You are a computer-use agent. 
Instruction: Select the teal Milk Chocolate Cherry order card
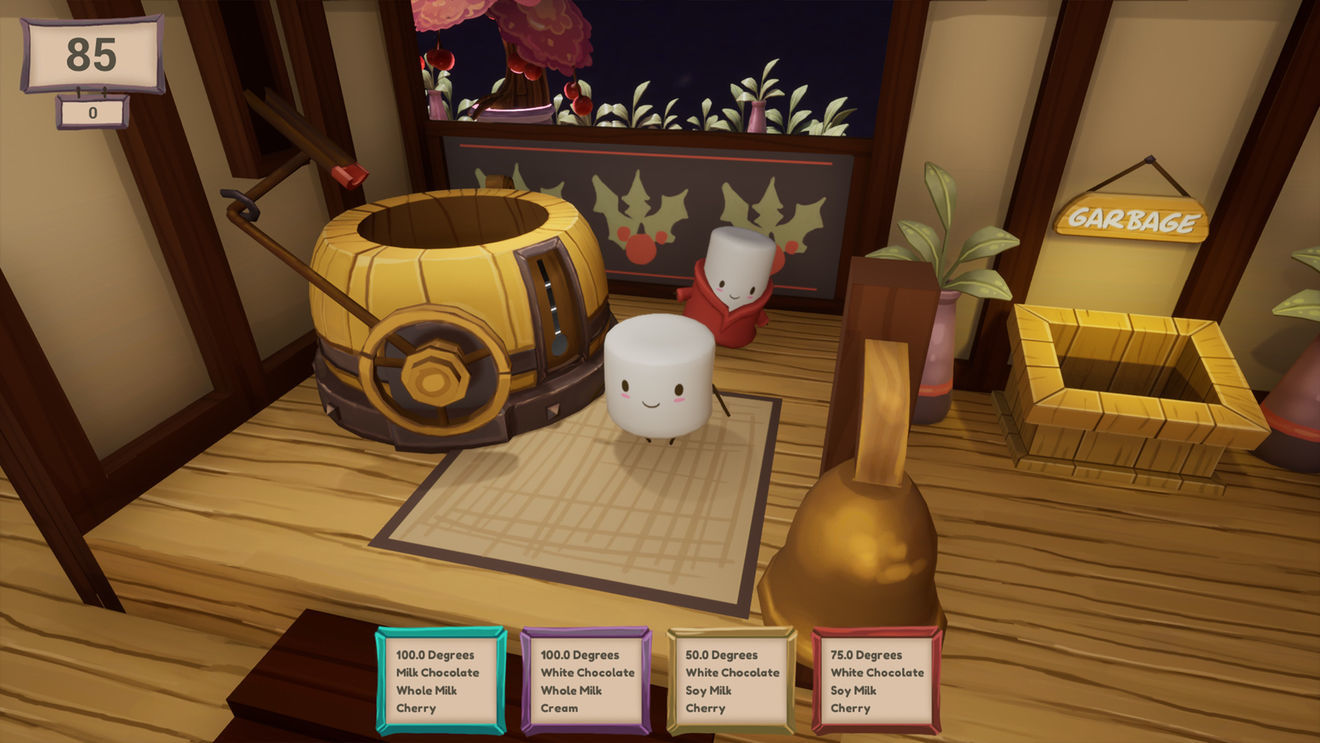coord(440,681)
